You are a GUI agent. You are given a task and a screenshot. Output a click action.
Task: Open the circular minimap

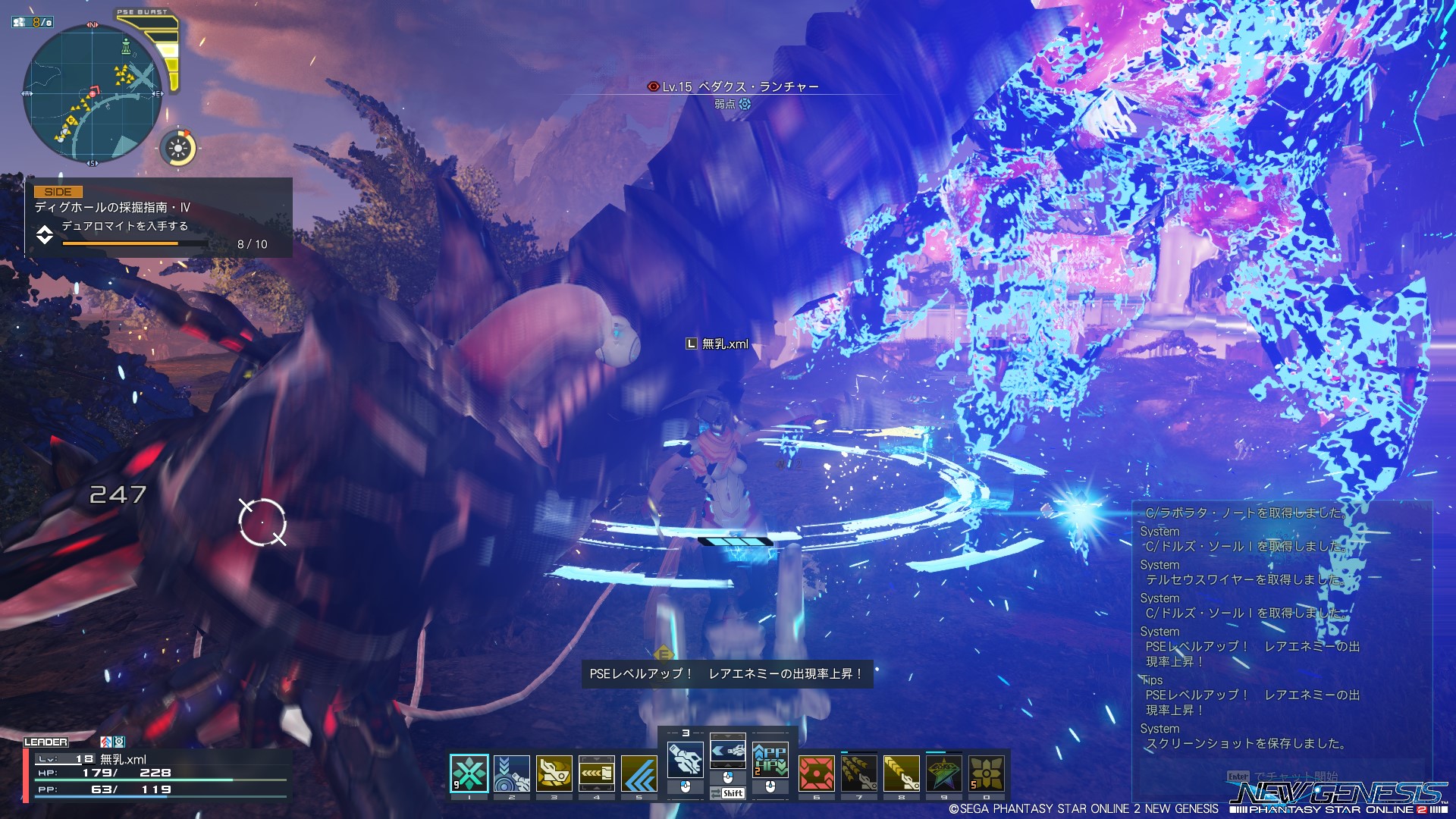click(93, 93)
